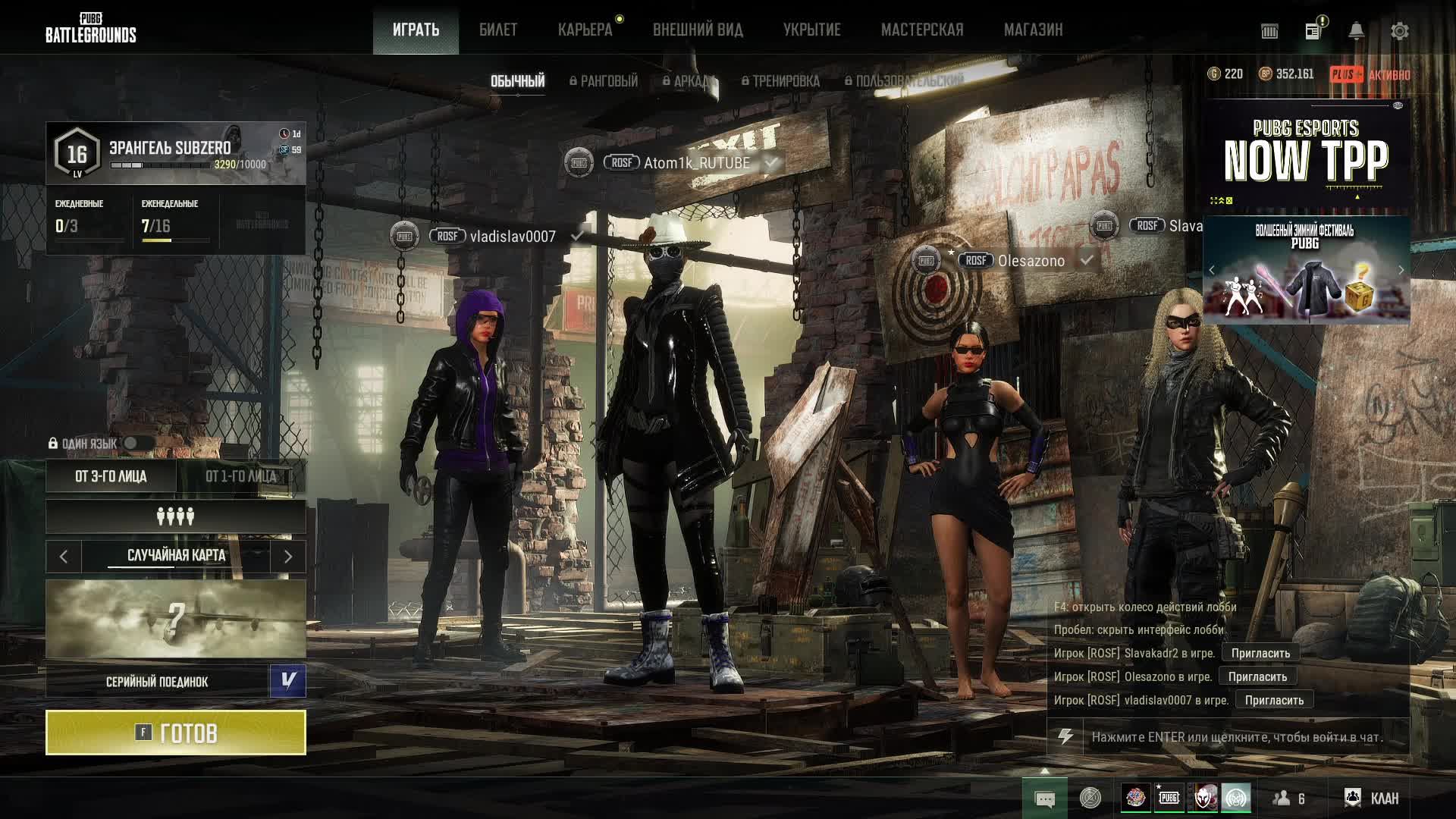Screen dimensions: 1456x819
Task: Select the УКРЫТИЕ tab
Action: click(x=811, y=30)
